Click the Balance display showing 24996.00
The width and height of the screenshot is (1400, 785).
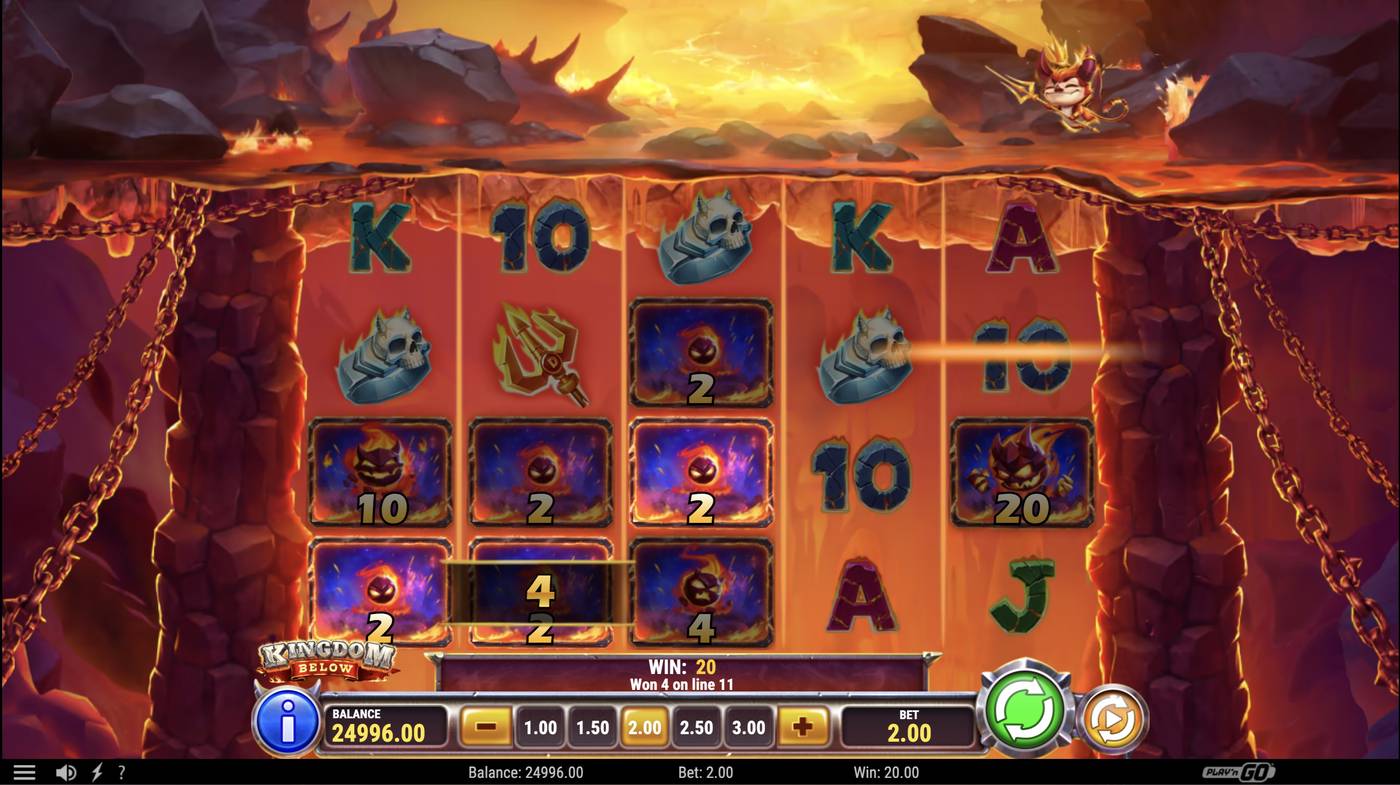click(385, 723)
